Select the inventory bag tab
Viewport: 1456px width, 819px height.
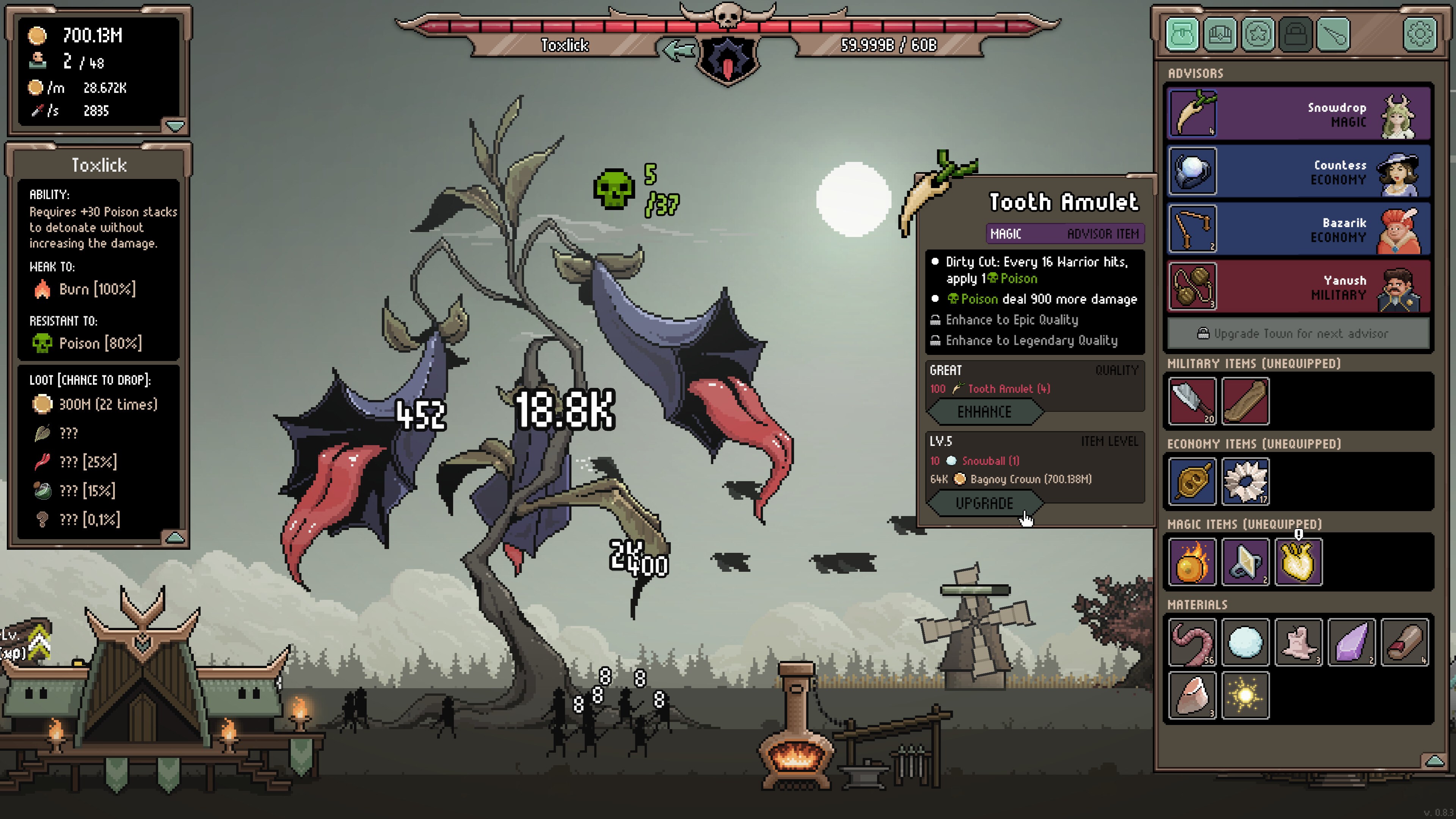(x=1182, y=35)
